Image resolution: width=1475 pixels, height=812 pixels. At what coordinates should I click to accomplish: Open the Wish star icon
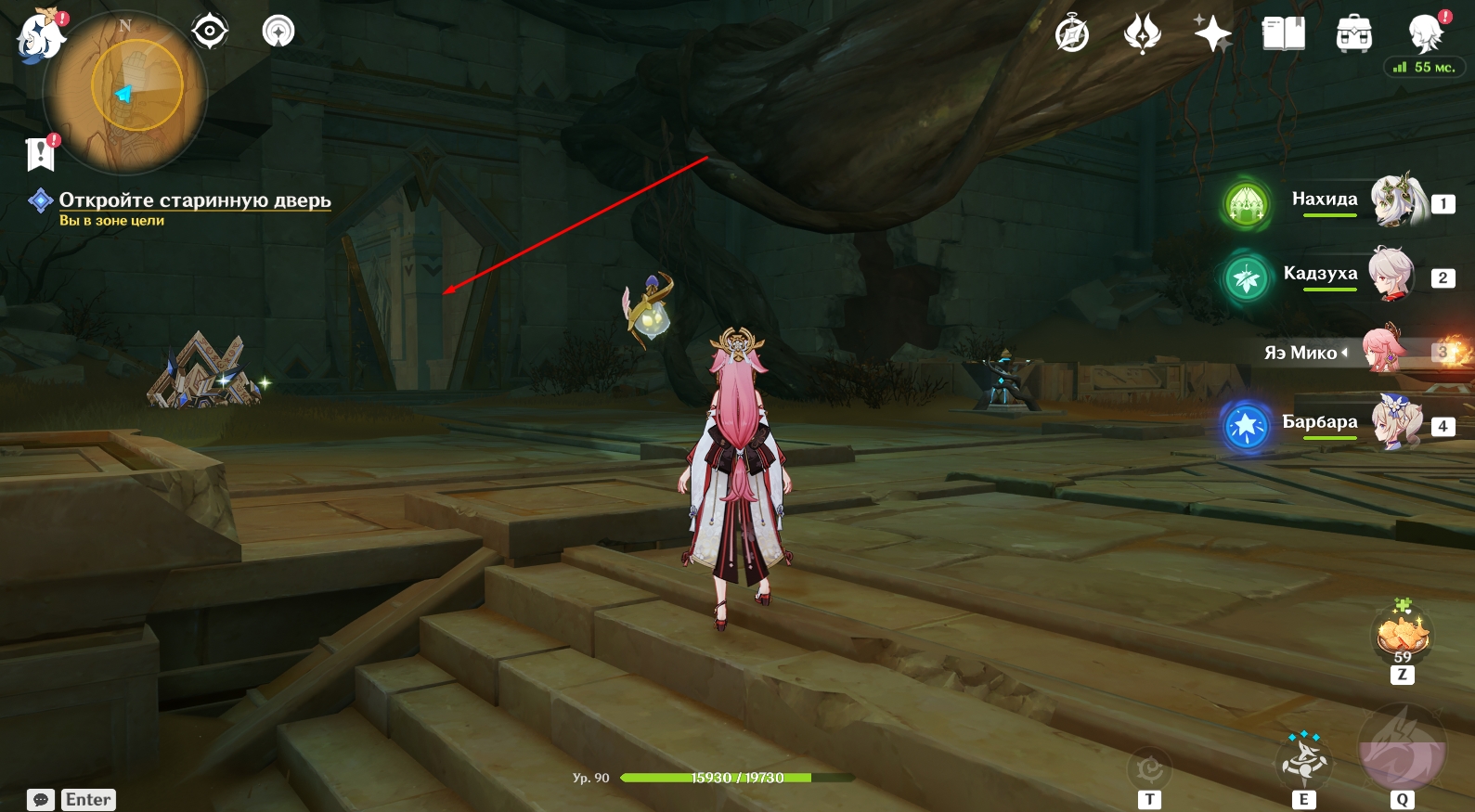pyautogui.click(x=1212, y=34)
